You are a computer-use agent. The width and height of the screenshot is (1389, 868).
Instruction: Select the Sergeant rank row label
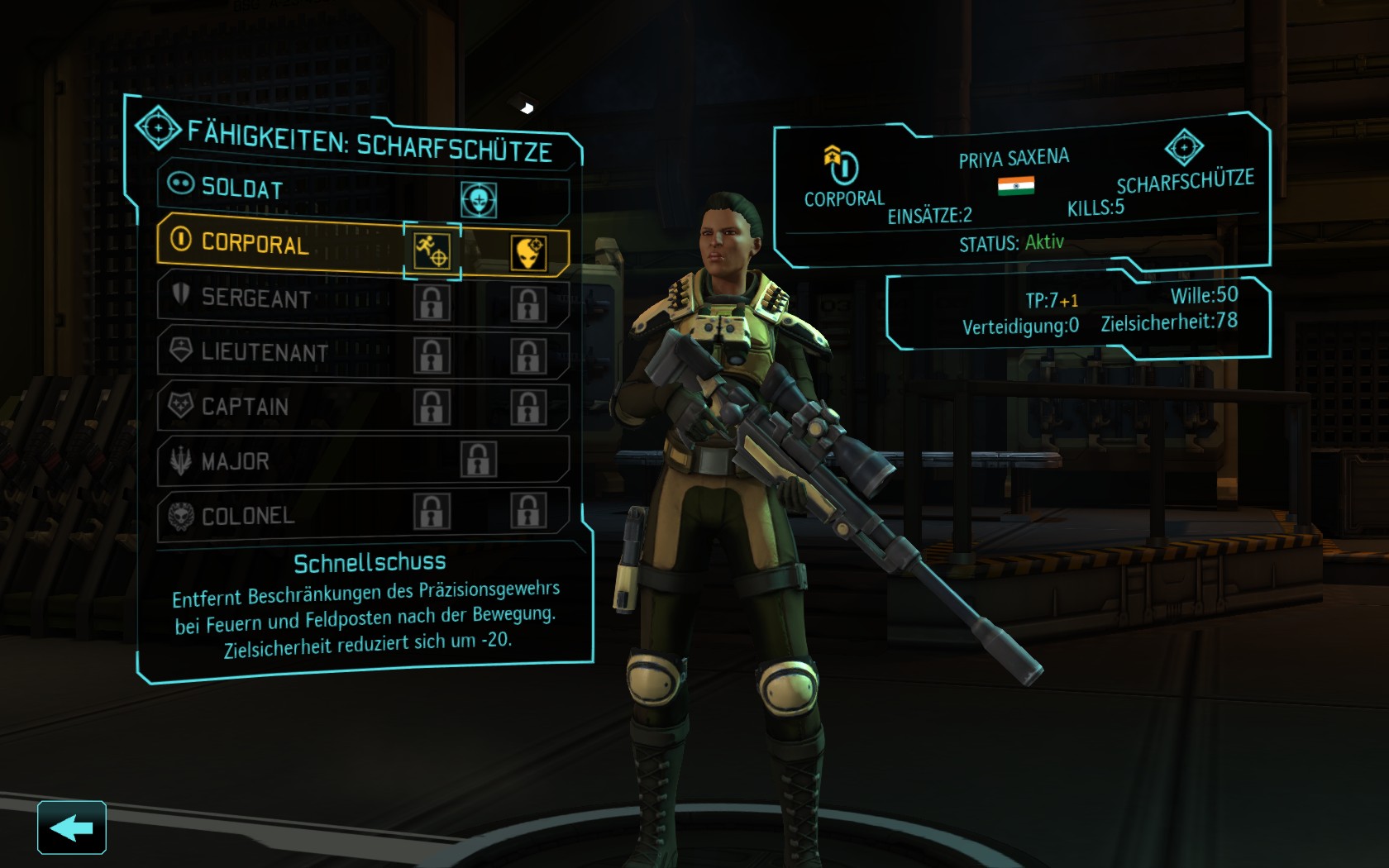(255, 298)
